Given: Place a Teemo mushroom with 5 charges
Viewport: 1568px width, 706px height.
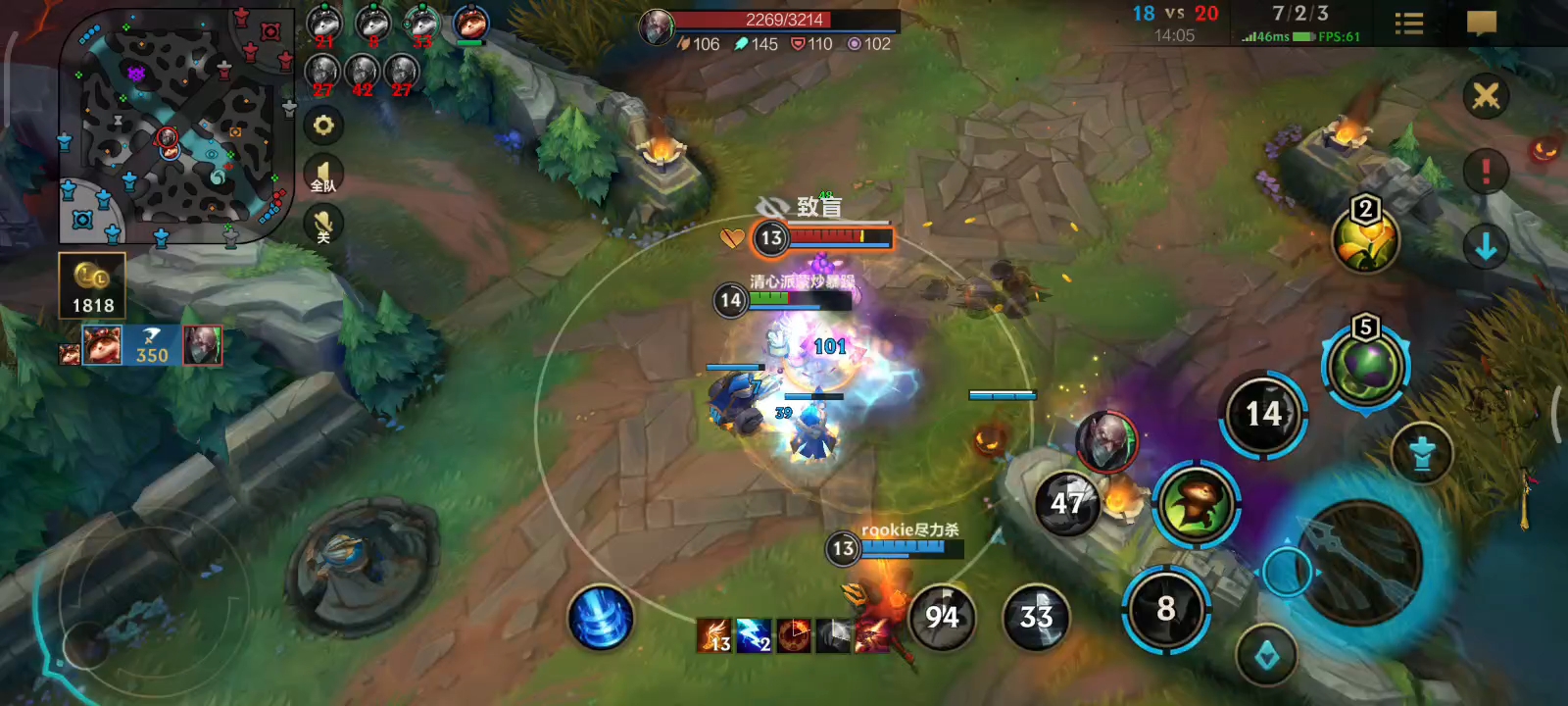Looking at the screenshot, I should (x=1365, y=367).
